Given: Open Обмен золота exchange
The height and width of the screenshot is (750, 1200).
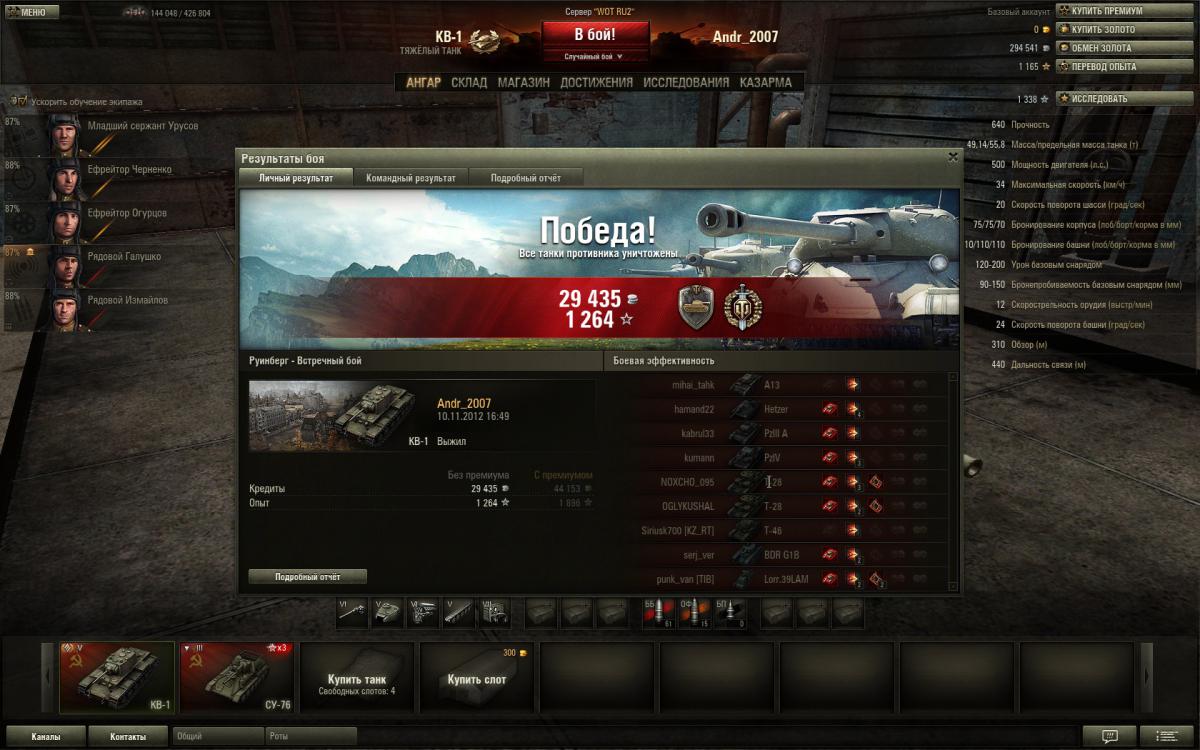Looking at the screenshot, I should coord(1103,48).
